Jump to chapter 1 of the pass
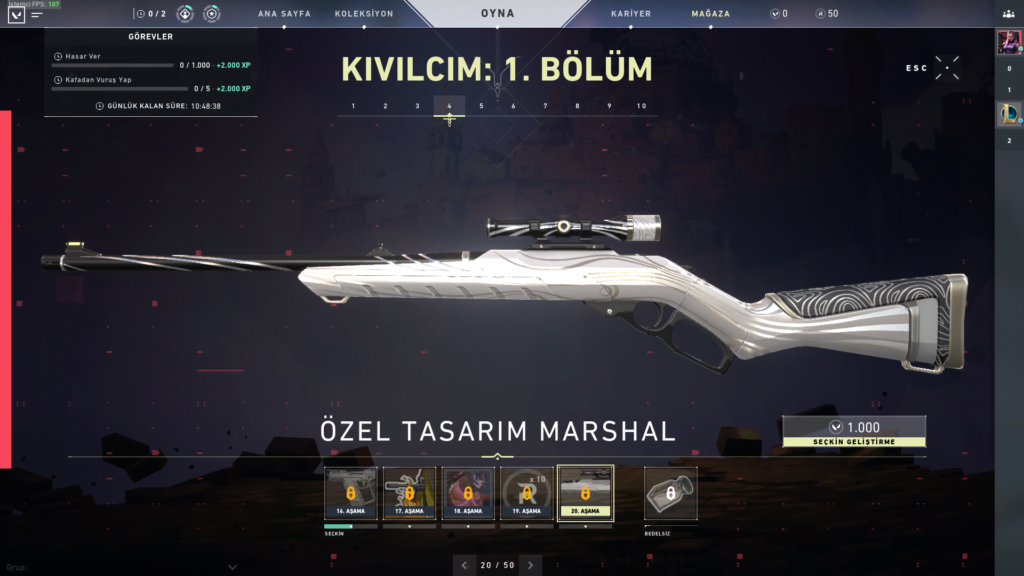This screenshot has height=576, width=1024. (353, 106)
